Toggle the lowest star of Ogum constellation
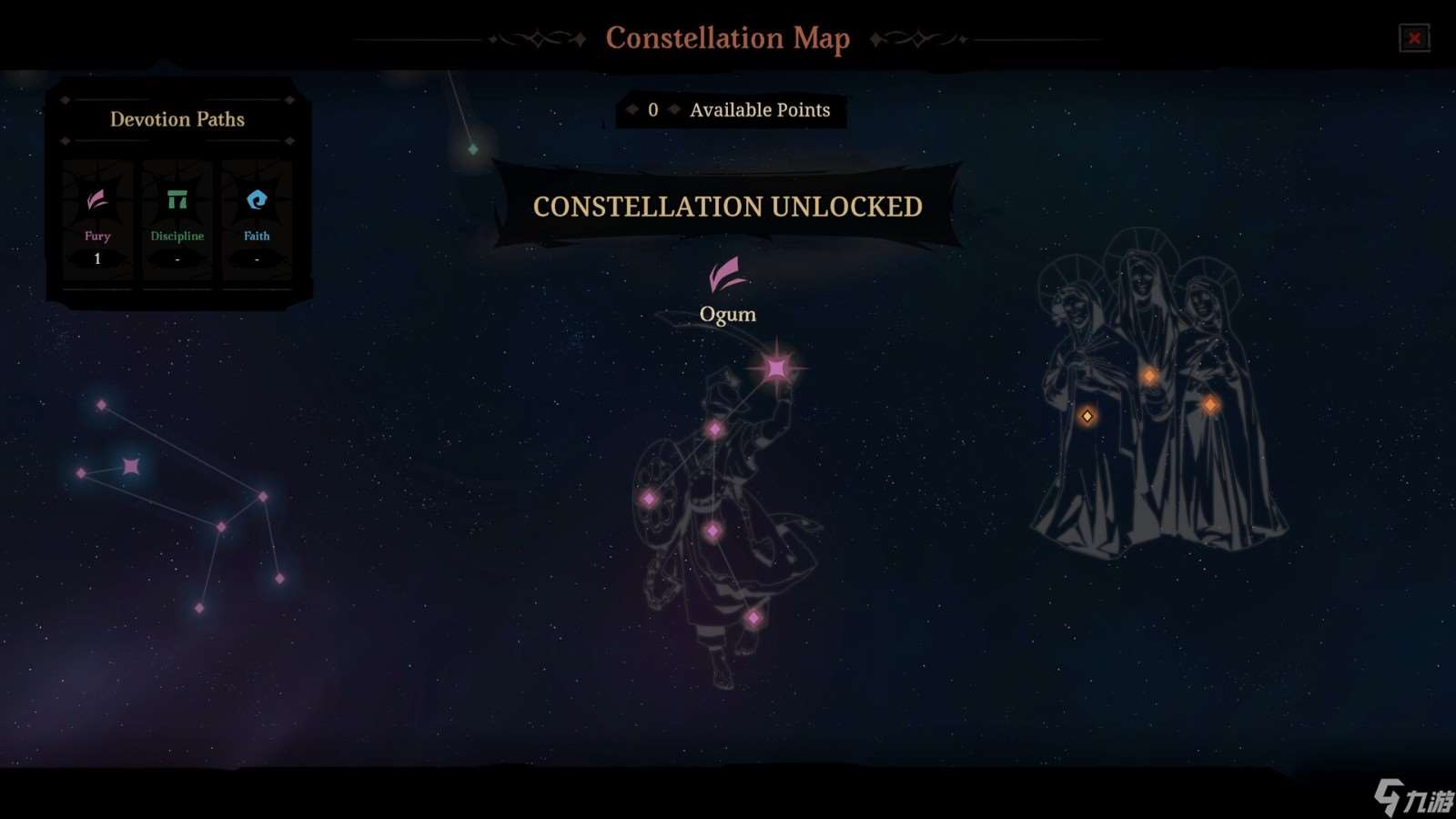This screenshot has width=1456, height=819. (x=754, y=617)
